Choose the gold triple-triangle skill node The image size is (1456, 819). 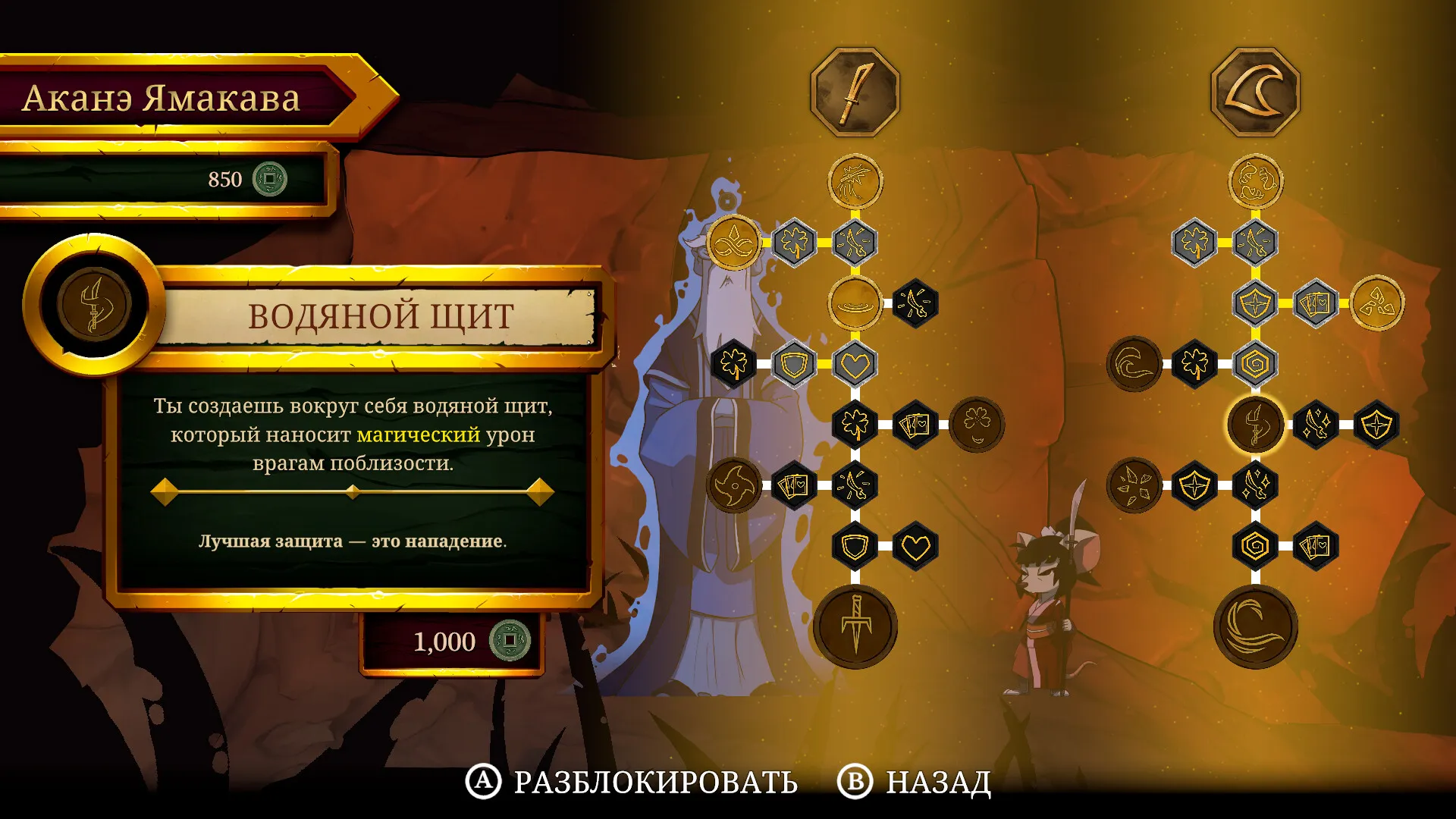pos(1377,303)
